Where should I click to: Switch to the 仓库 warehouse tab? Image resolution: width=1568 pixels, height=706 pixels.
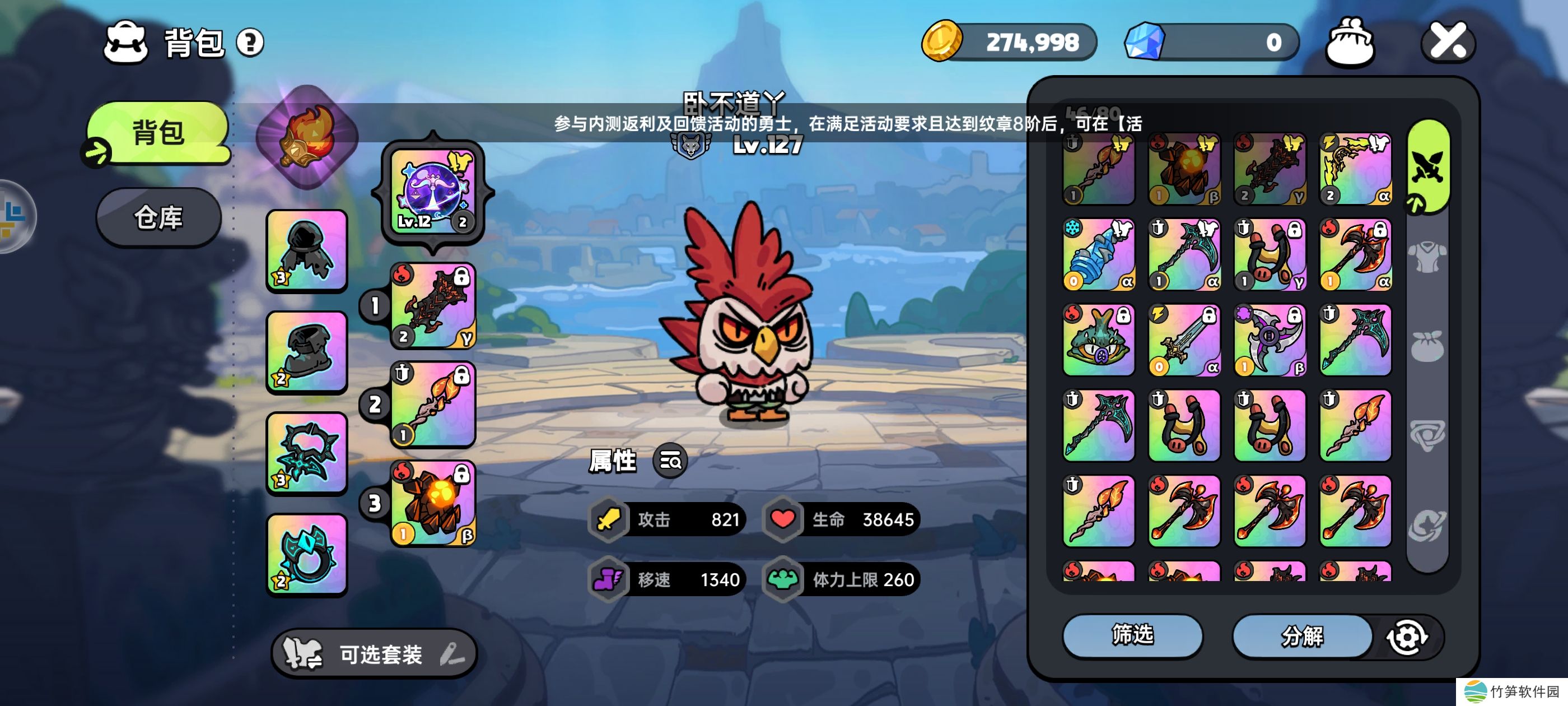click(158, 217)
